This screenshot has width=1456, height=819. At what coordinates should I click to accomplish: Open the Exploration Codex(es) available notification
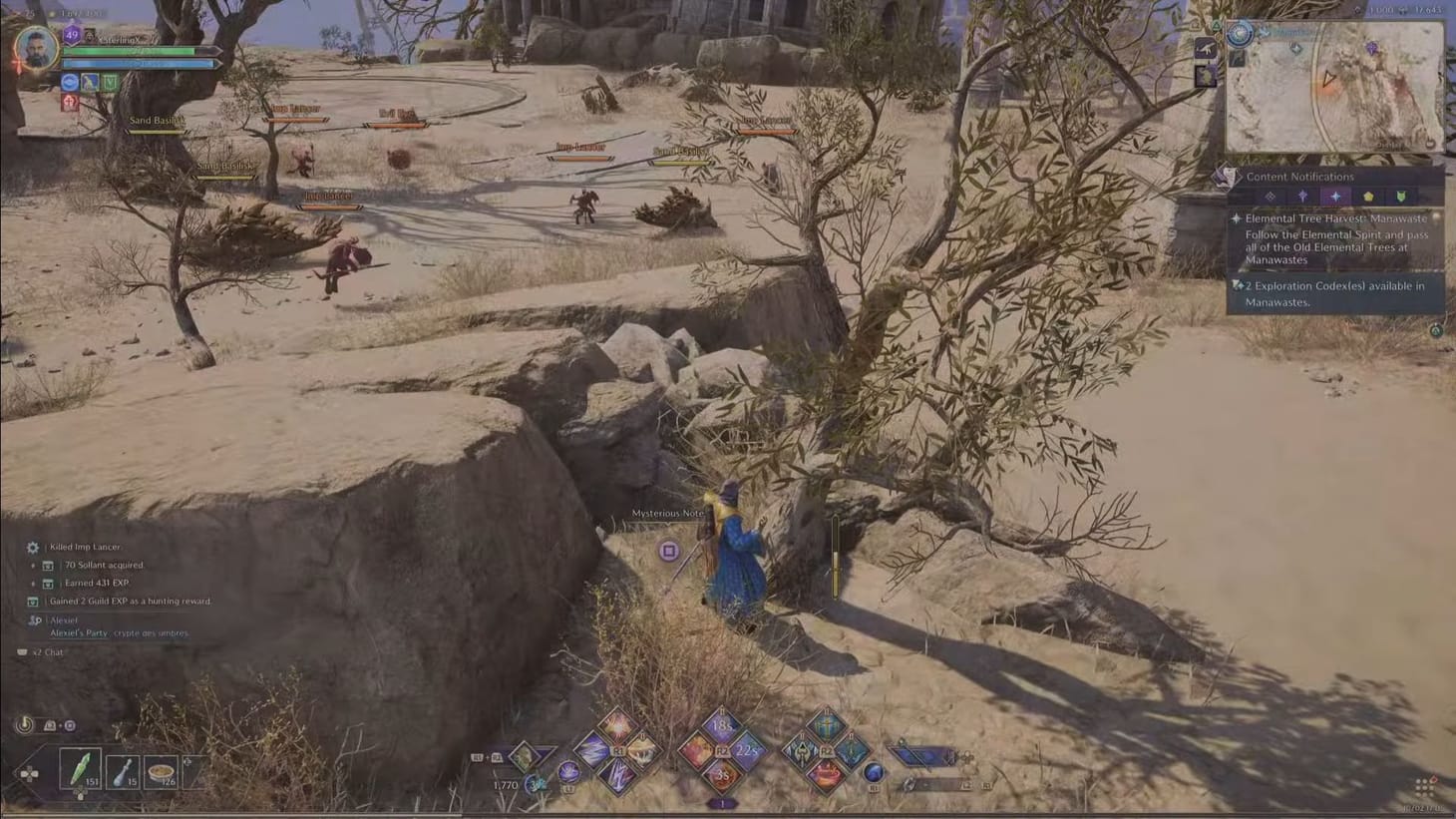[x=1336, y=292]
